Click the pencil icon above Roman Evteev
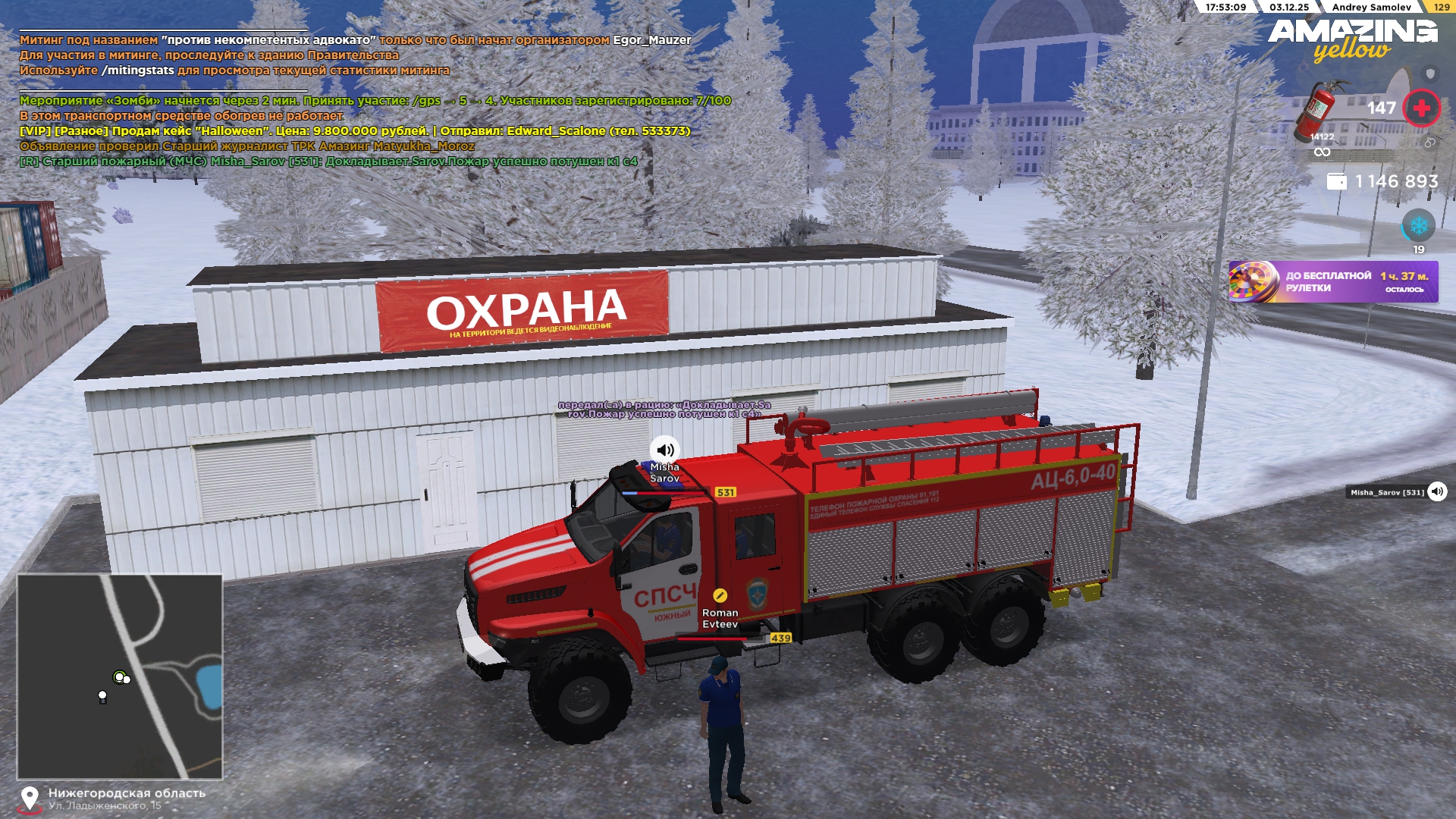Screen dimensions: 1456x819 (720, 596)
